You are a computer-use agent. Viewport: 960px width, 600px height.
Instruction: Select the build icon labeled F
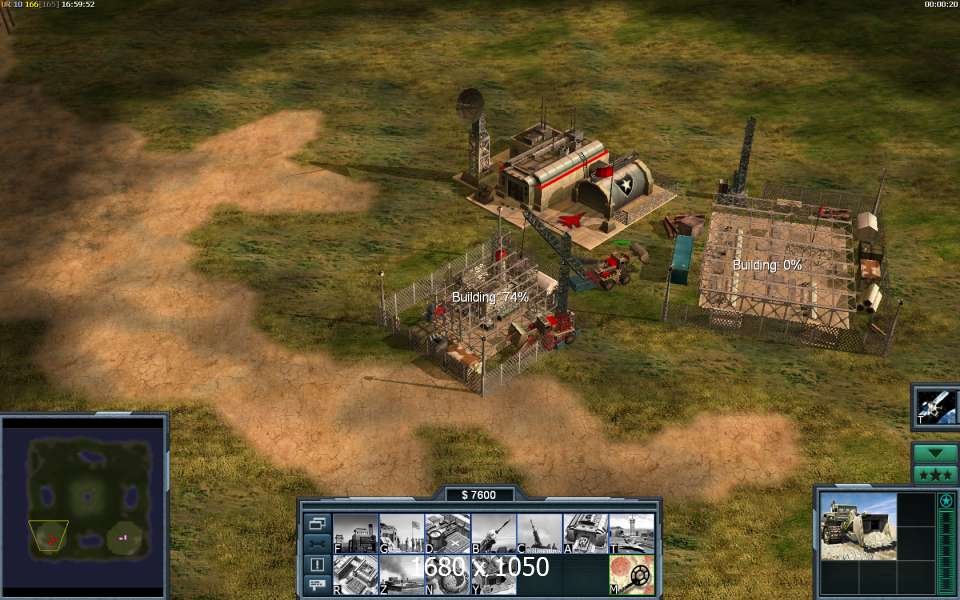(355, 533)
